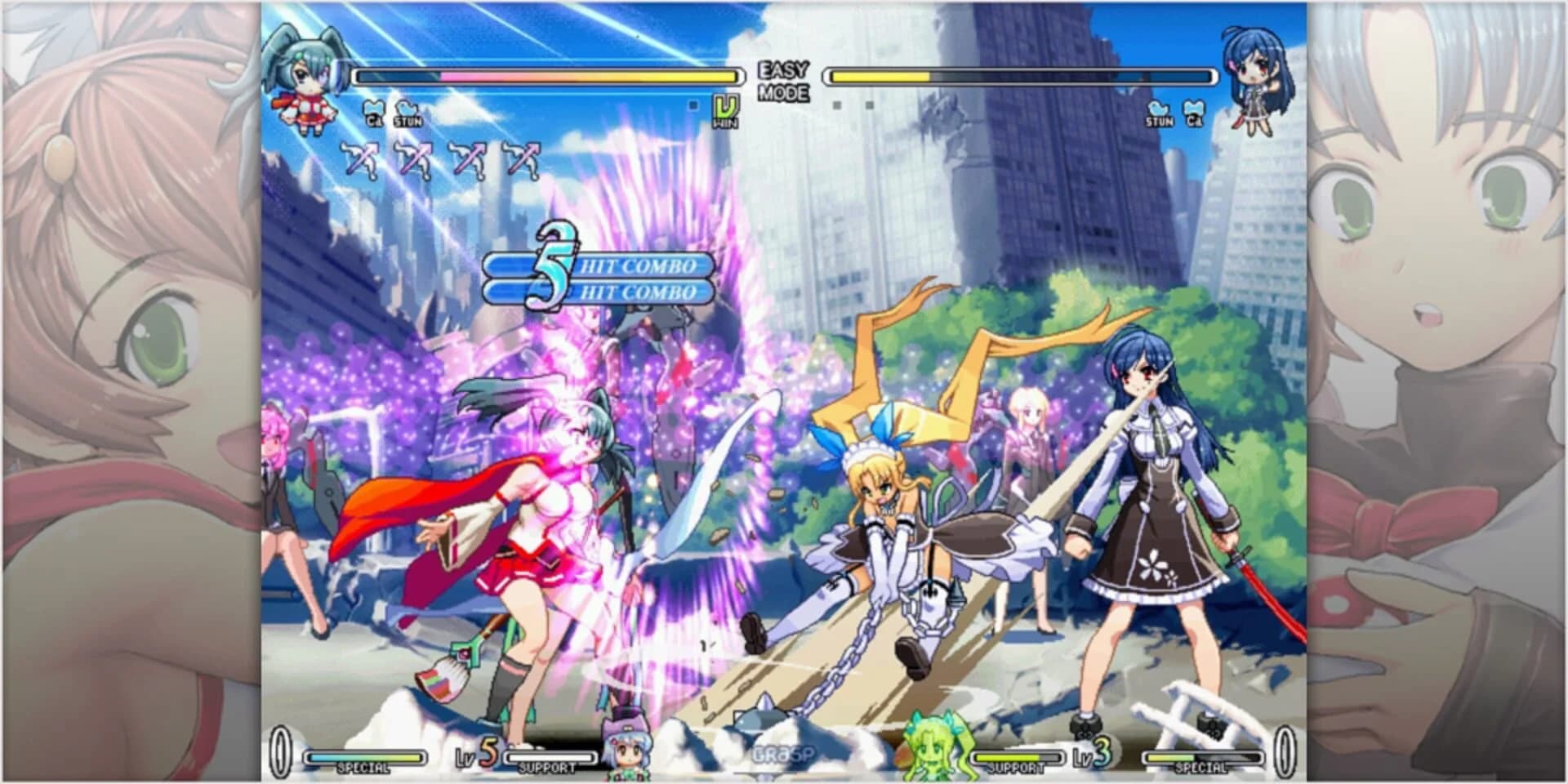Click the fourth bow-and-arrow ammo icon
Image resolution: width=1568 pixels, height=784 pixels.
click(520, 159)
